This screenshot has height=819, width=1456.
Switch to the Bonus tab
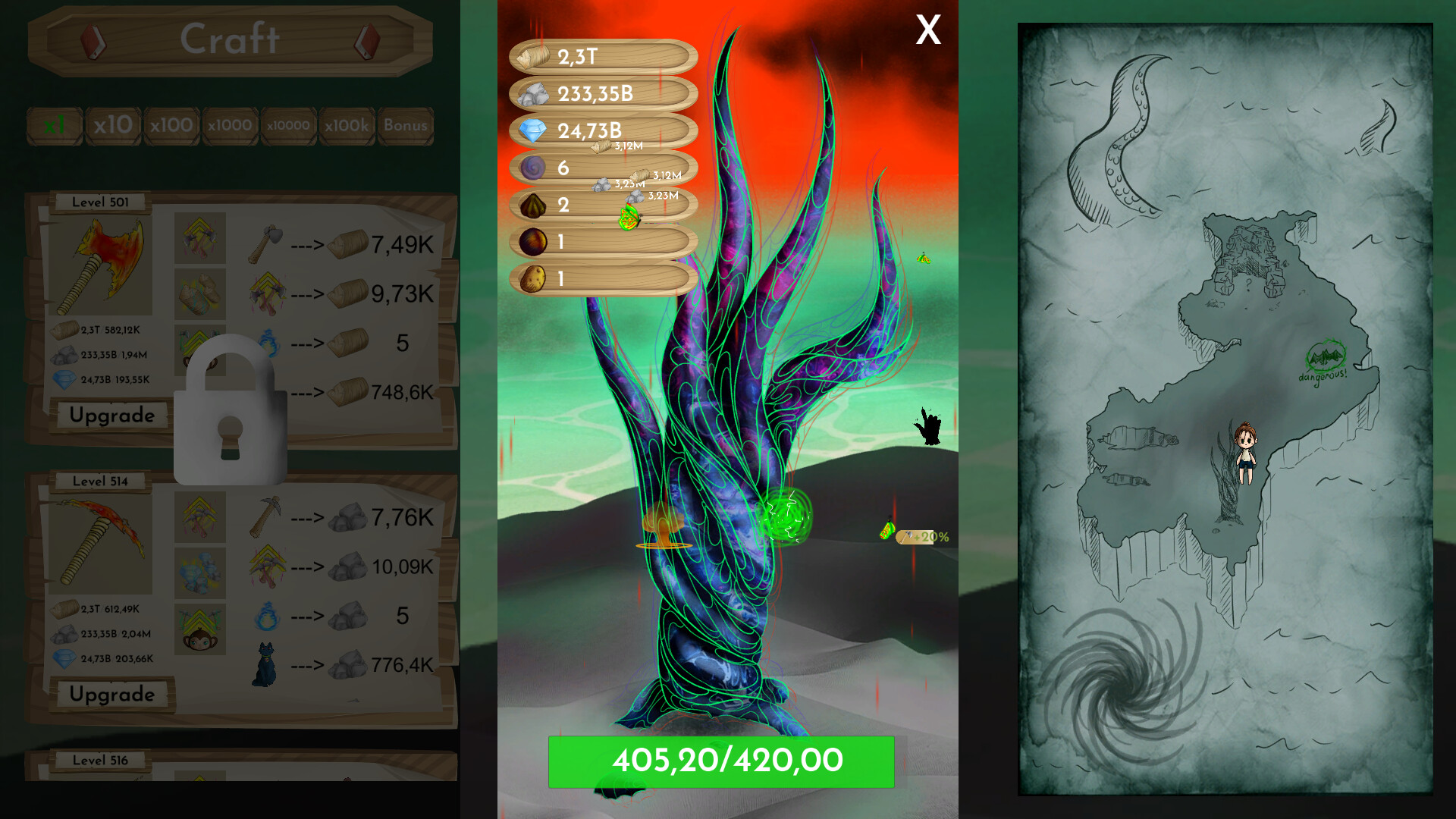pos(406,125)
